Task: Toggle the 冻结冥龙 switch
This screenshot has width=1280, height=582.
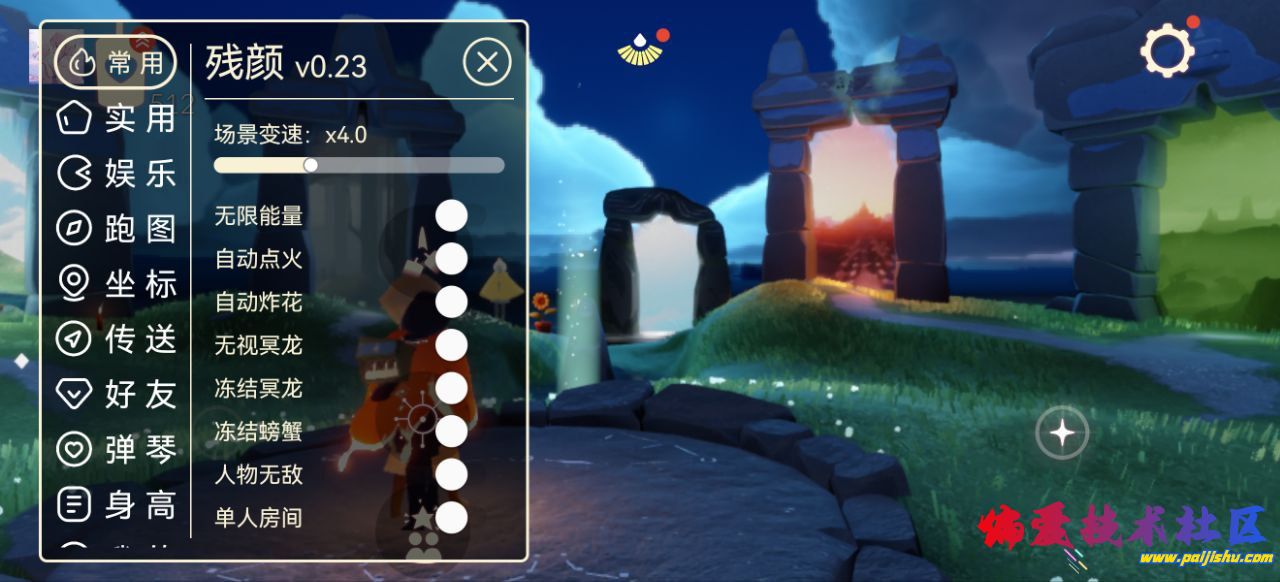Action: (452, 388)
